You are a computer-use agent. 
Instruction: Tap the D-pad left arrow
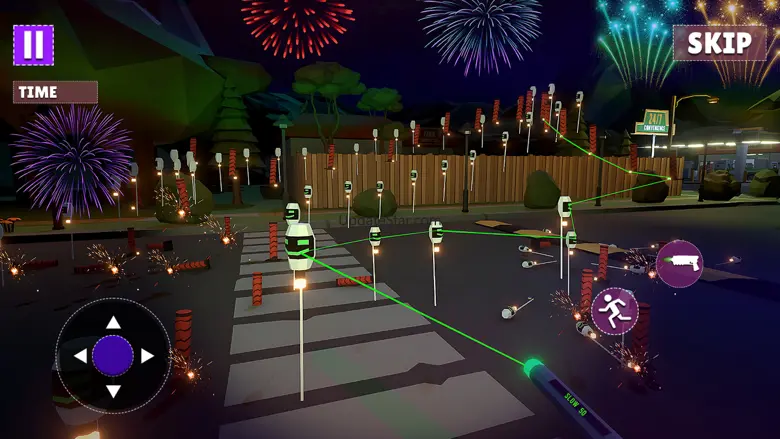pyautogui.click(x=80, y=356)
